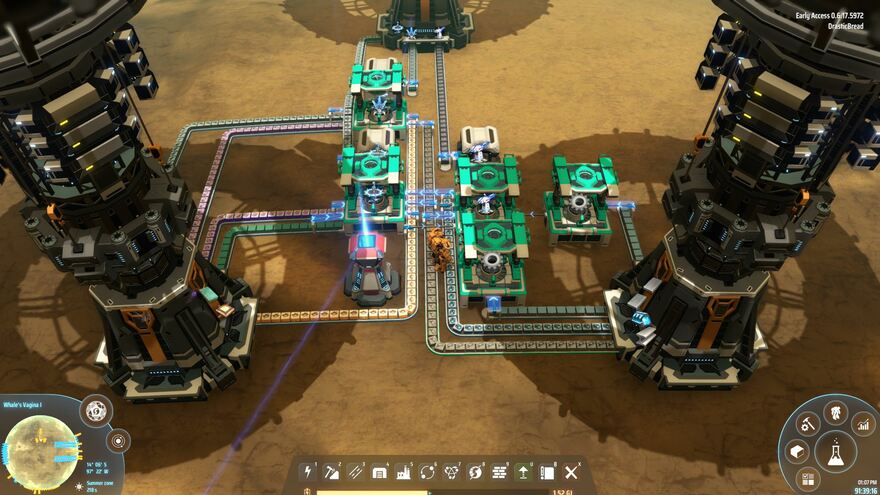This screenshot has width=880, height=495.
Task: Open the mecha panel
Action: pos(835,412)
